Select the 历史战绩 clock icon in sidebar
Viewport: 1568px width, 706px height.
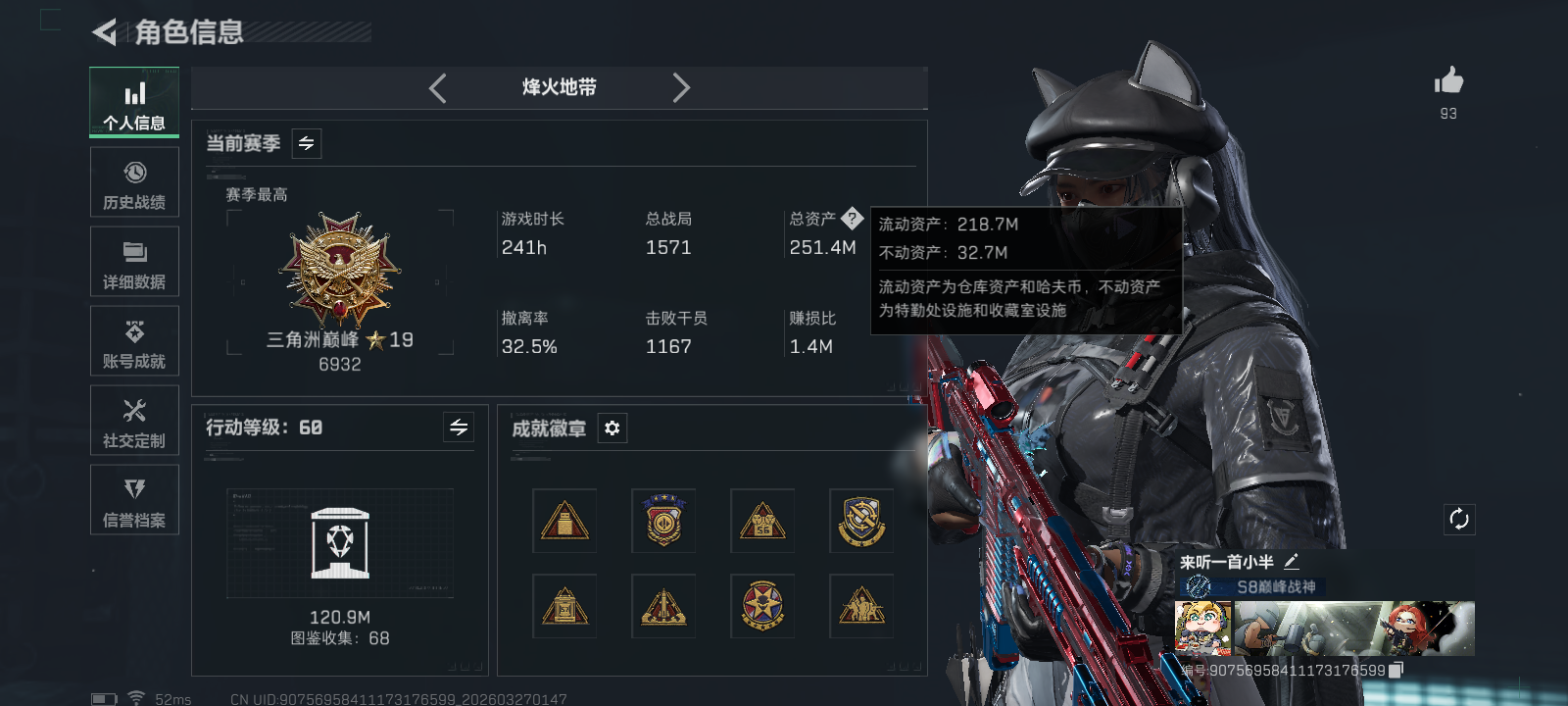coord(134,182)
